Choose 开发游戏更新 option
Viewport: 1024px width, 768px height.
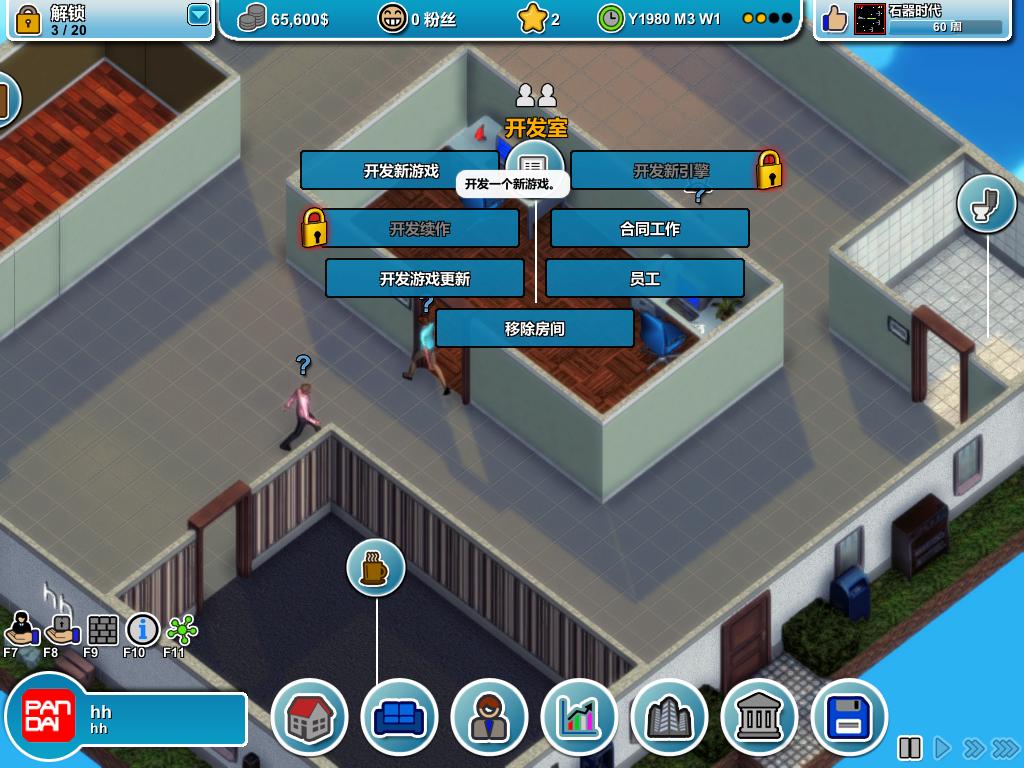[x=424, y=279]
